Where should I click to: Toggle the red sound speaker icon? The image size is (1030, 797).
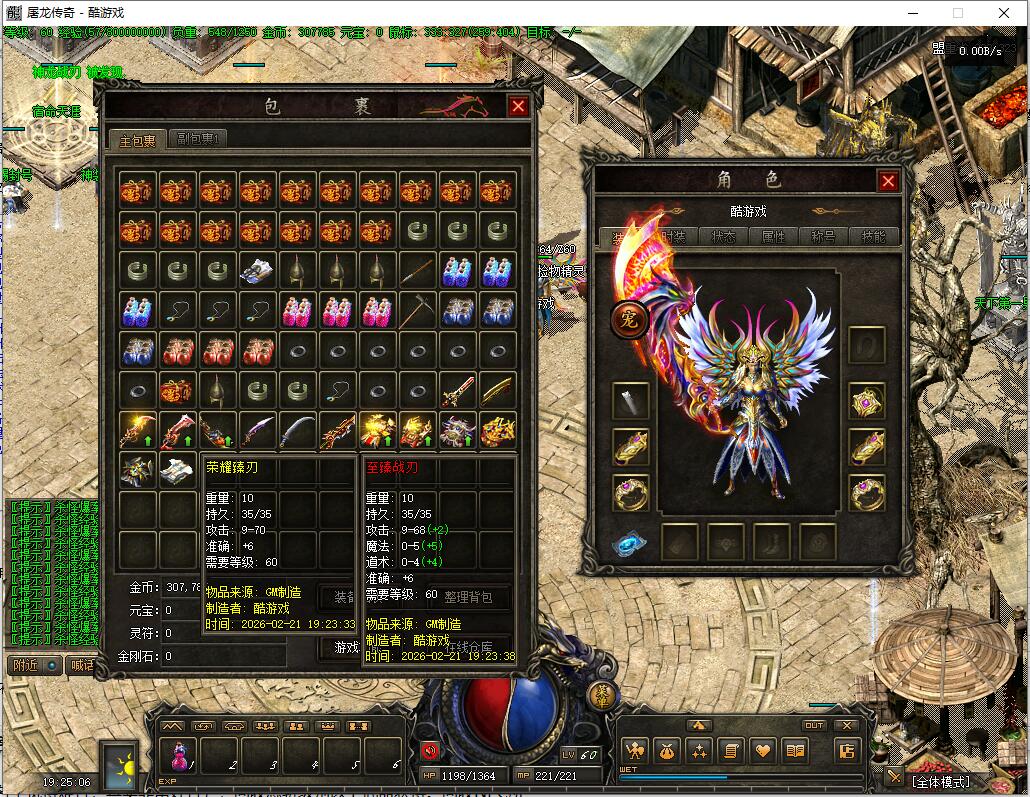[x=431, y=750]
